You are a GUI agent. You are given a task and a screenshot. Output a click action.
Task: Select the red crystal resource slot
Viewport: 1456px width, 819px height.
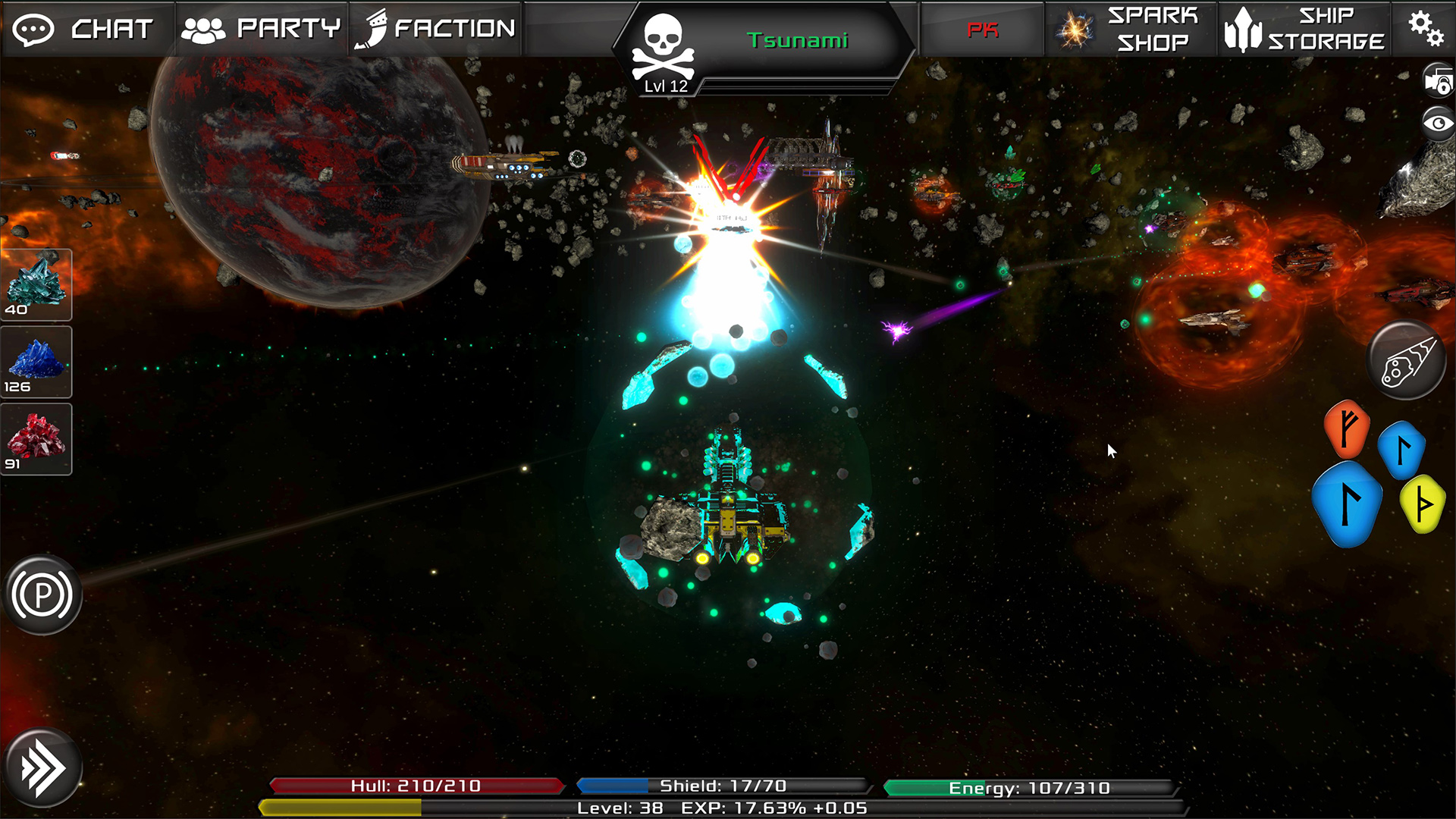coord(36,439)
